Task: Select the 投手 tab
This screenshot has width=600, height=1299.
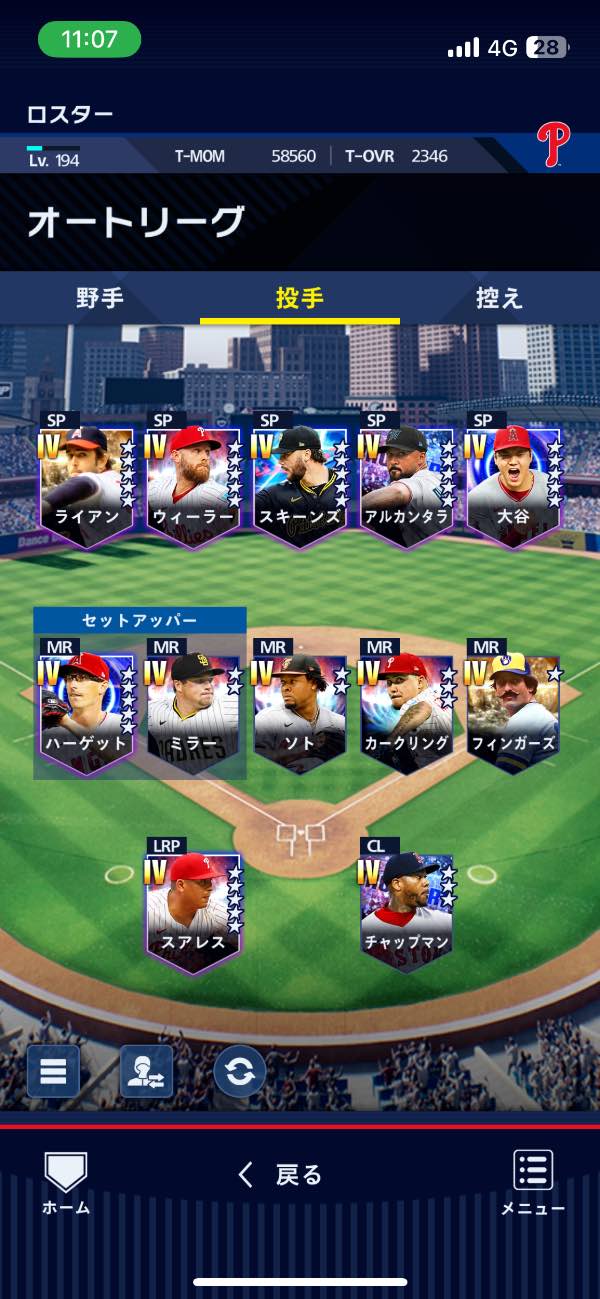Action: coord(299,298)
